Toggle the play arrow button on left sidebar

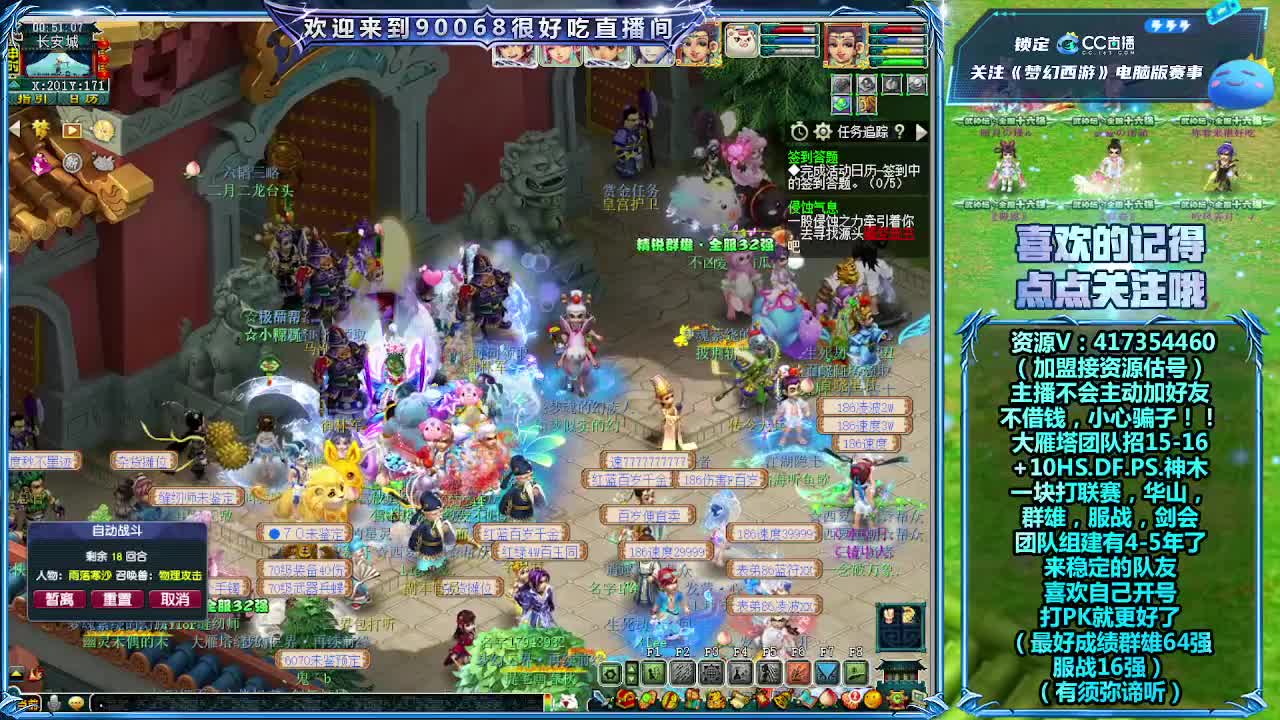pyautogui.click(x=72, y=130)
